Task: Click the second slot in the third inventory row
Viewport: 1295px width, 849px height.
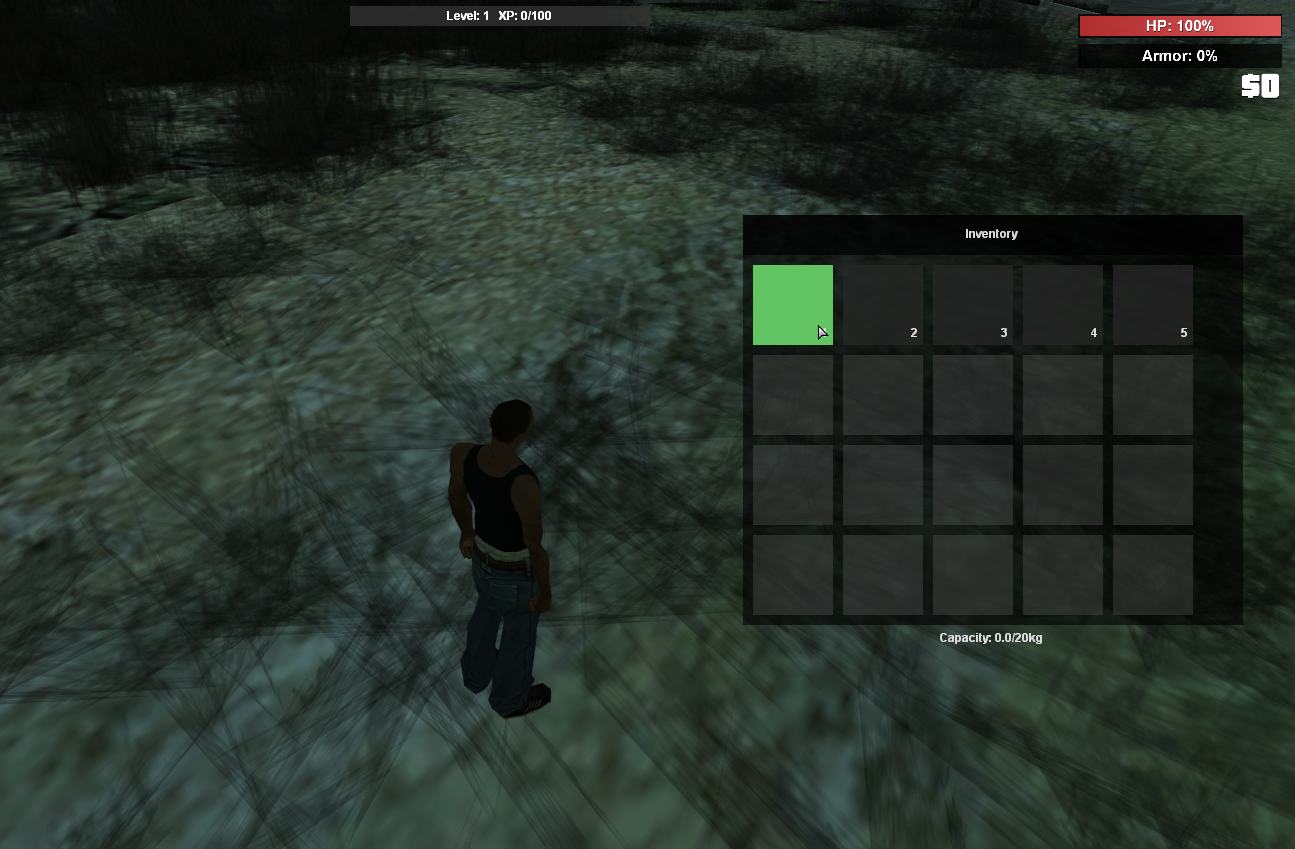Action: click(x=882, y=484)
